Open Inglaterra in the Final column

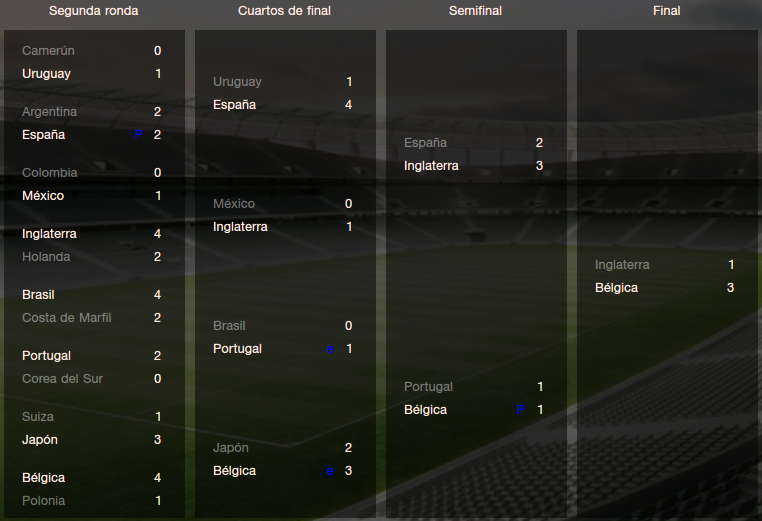tap(622, 265)
